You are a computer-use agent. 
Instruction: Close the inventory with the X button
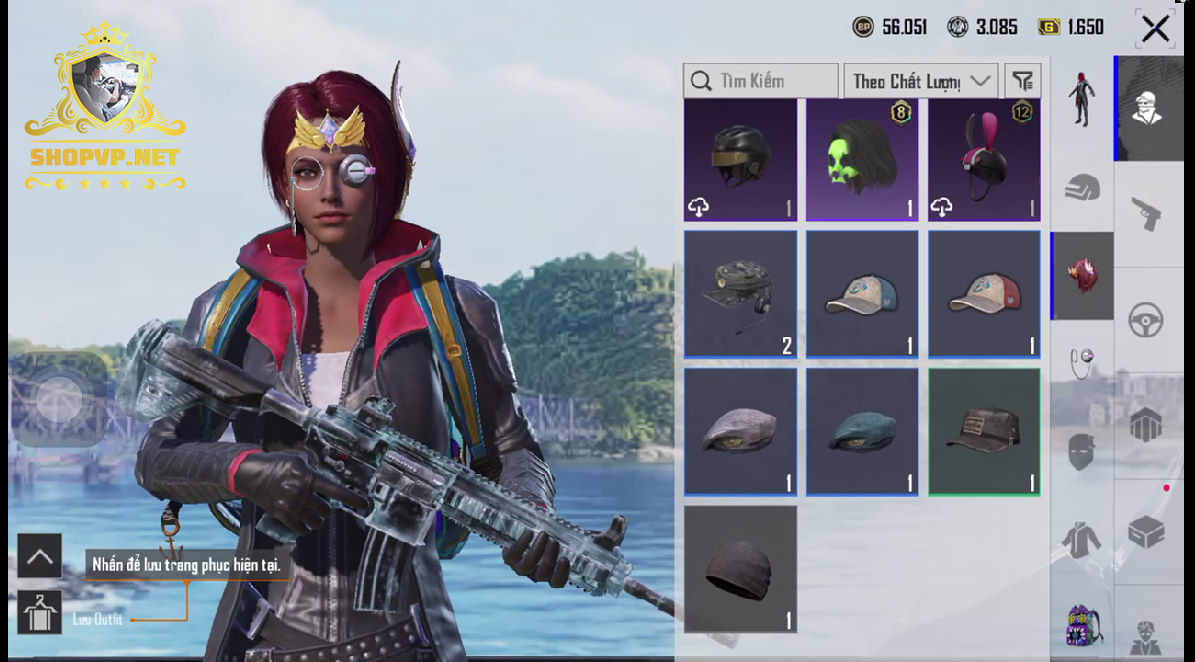pyautogui.click(x=1155, y=28)
